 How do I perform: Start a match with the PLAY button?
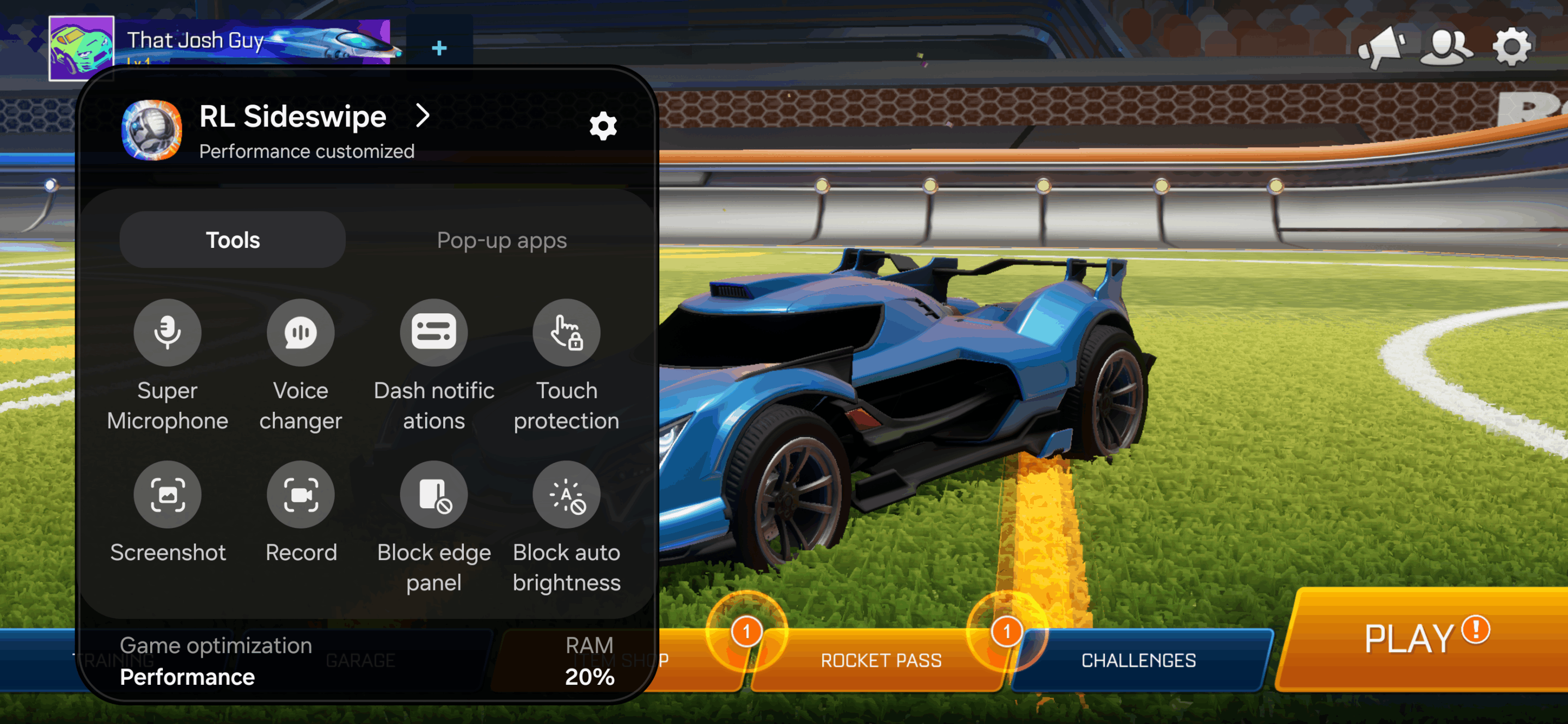(x=1418, y=640)
